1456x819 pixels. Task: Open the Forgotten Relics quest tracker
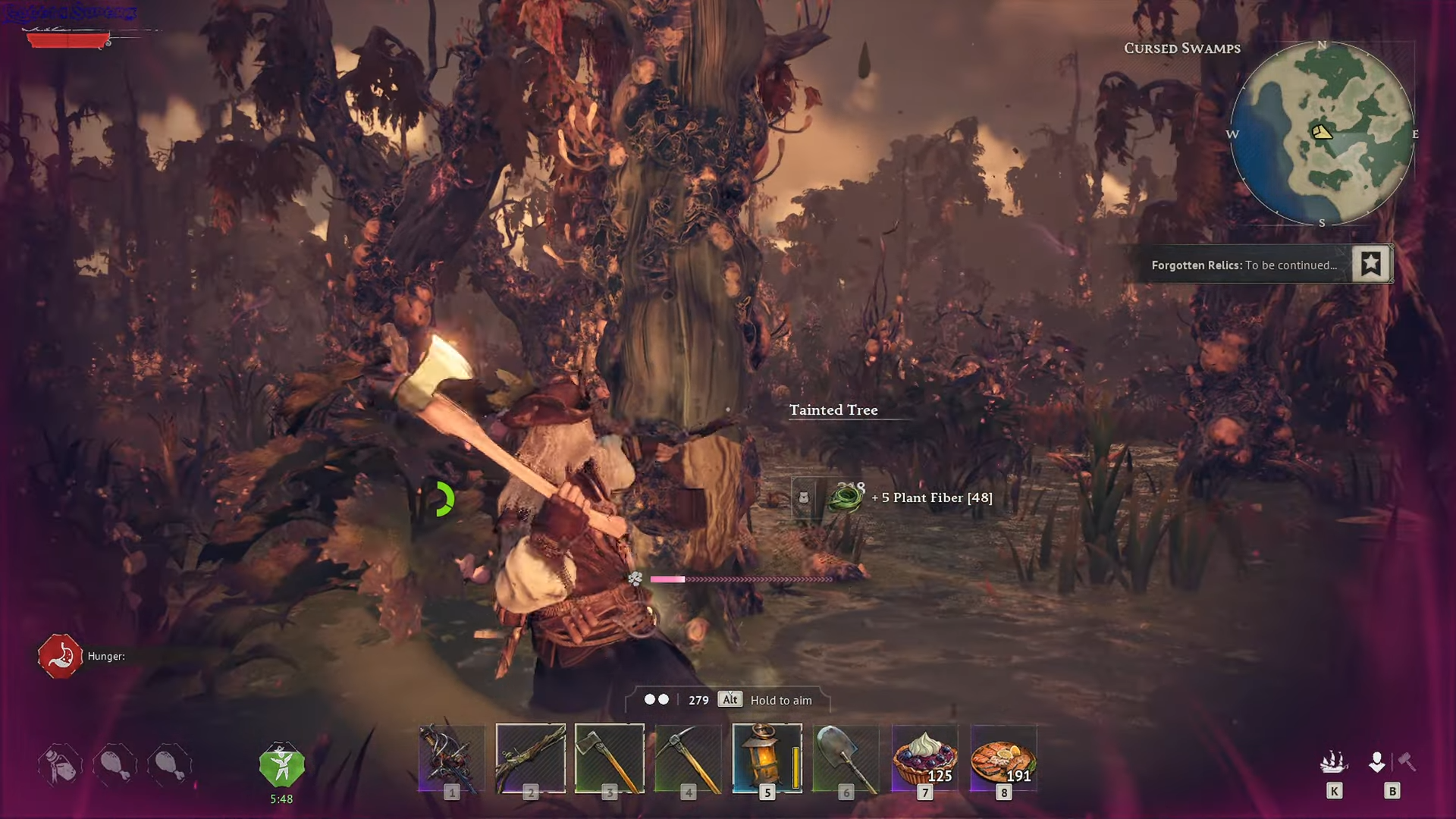click(x=1244, y=265)
